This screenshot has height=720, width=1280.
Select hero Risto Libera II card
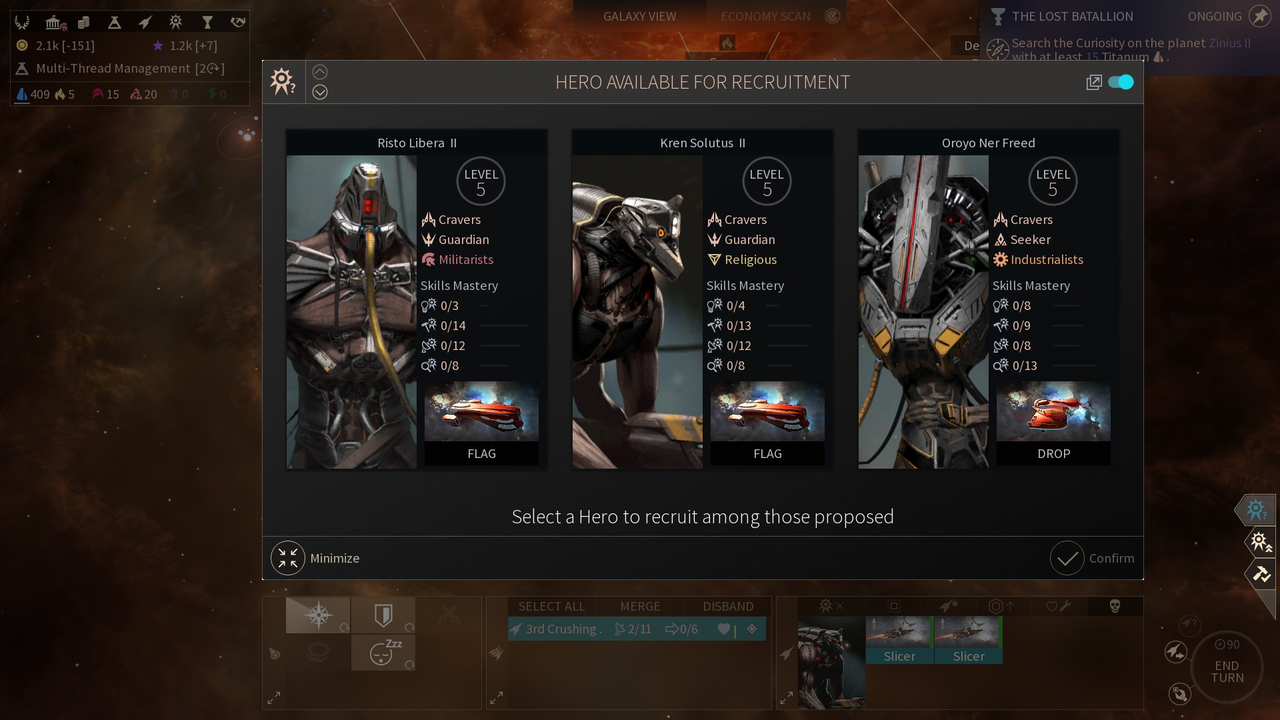pos(416,299)
